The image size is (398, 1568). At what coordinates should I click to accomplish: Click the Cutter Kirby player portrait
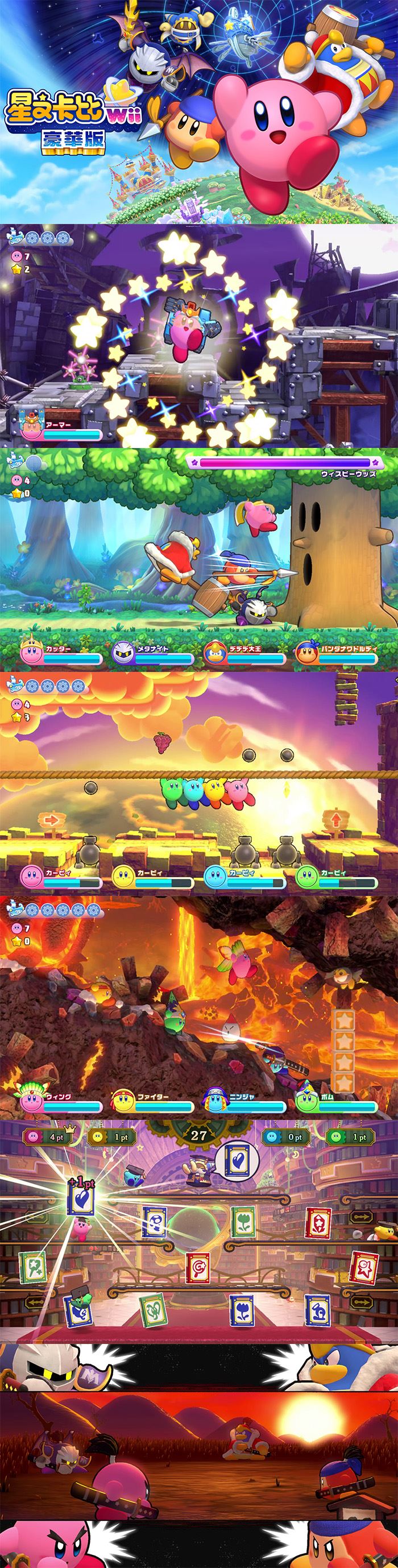[x=31, y=652]
